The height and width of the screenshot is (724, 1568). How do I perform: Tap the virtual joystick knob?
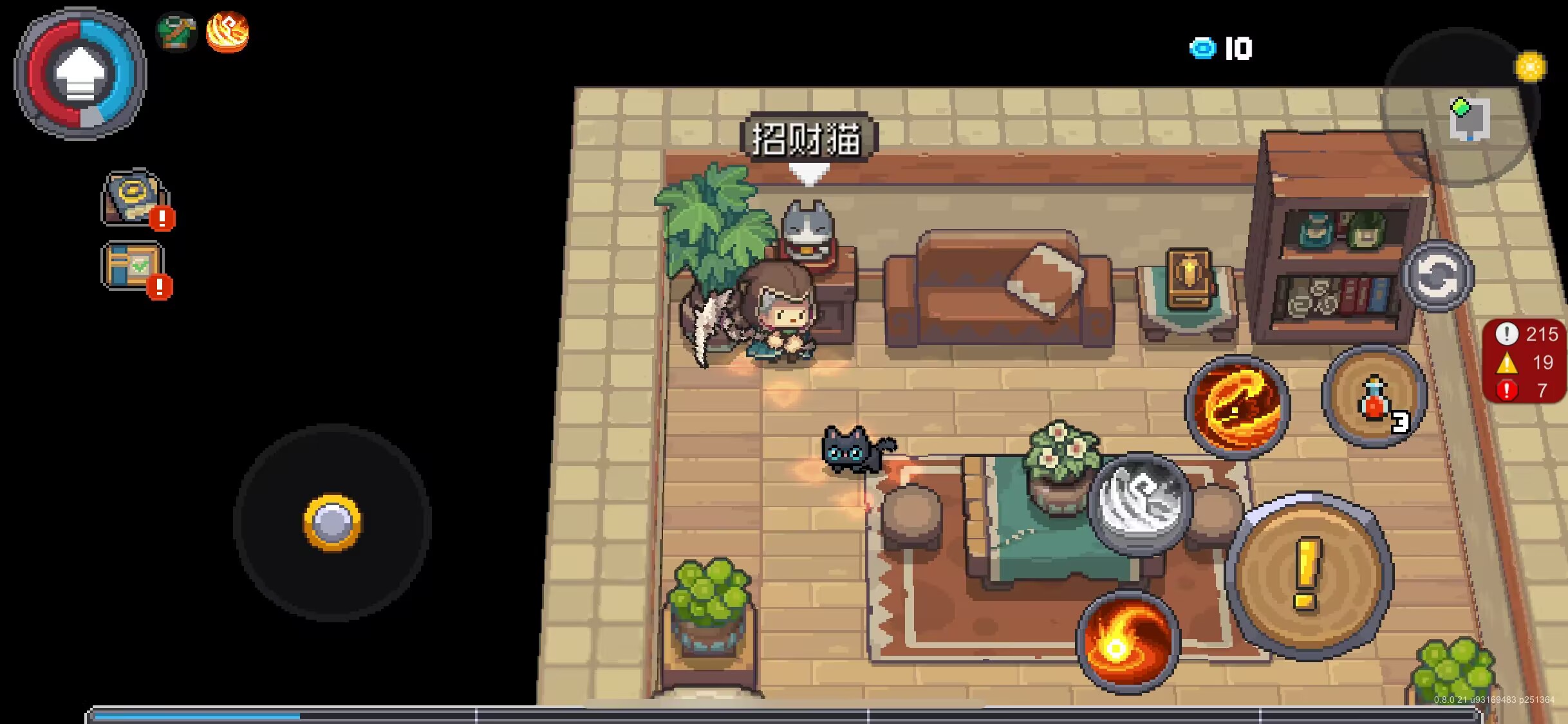point(332,522)
